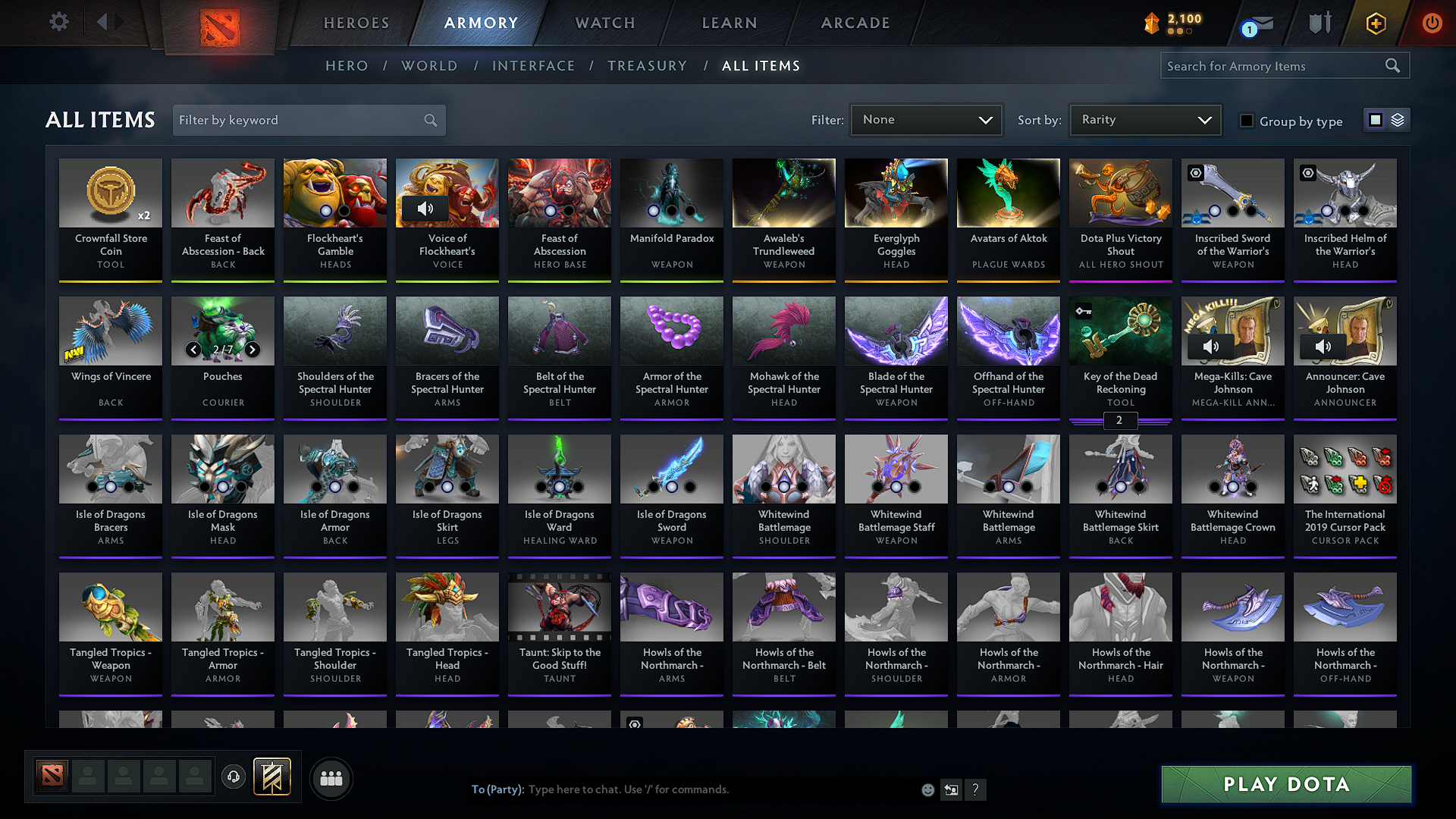Open the TREASURY section
The height and width of the screenshot is (819, 1456).
(x=647, y=66)
